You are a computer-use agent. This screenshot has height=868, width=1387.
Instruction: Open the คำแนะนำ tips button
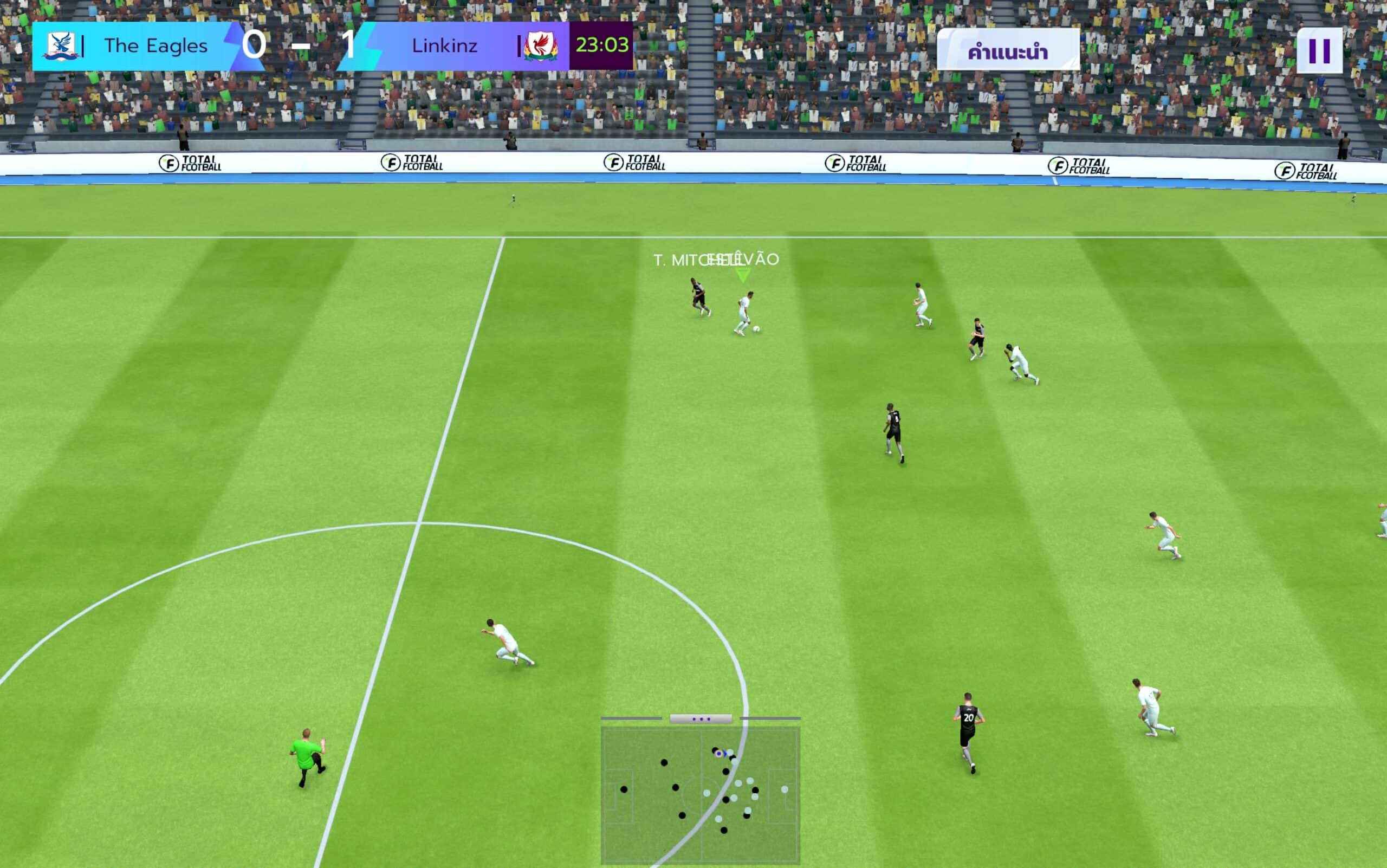tap(1008, 50)
